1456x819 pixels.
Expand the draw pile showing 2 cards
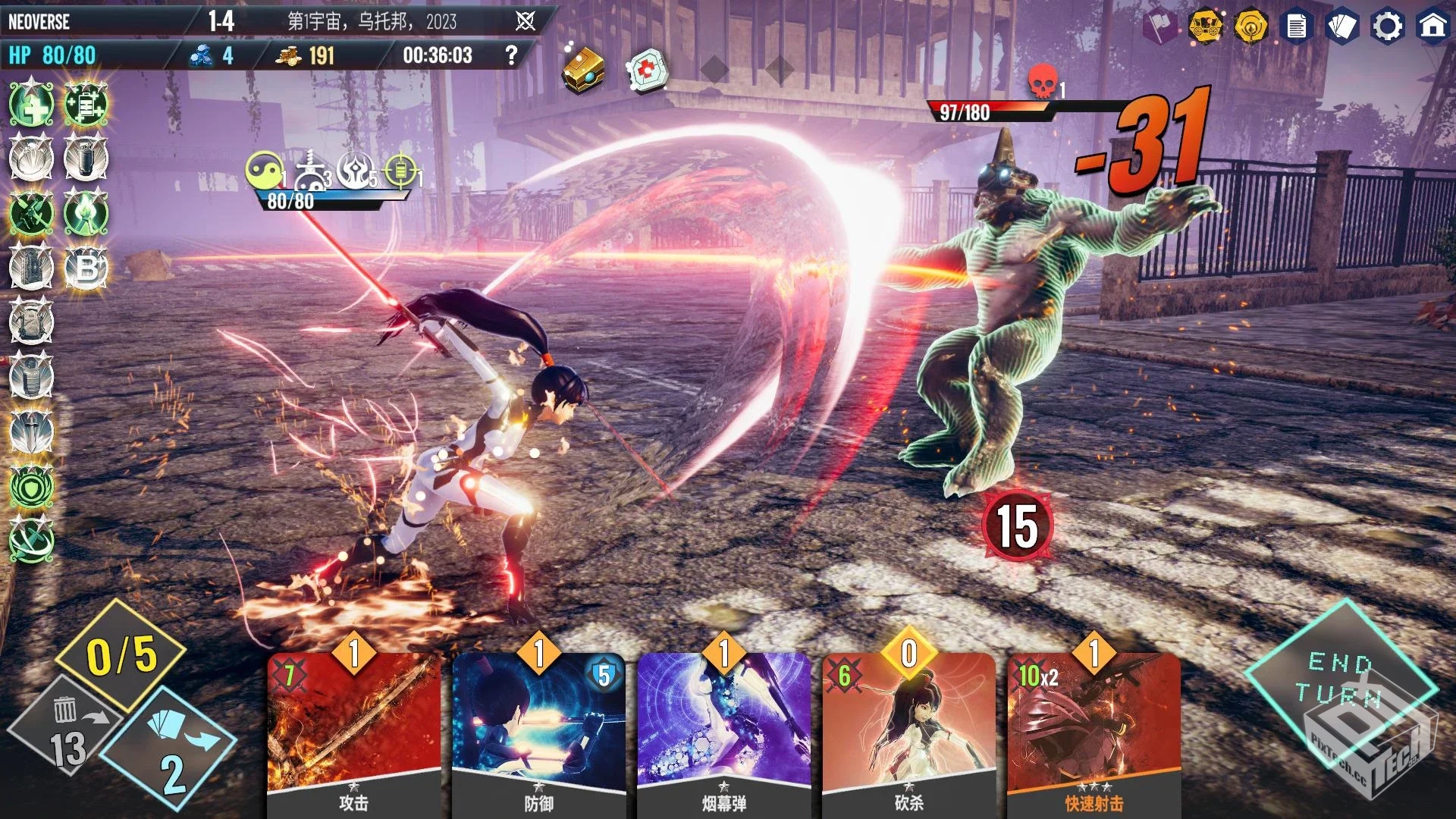tap(163, 747)
